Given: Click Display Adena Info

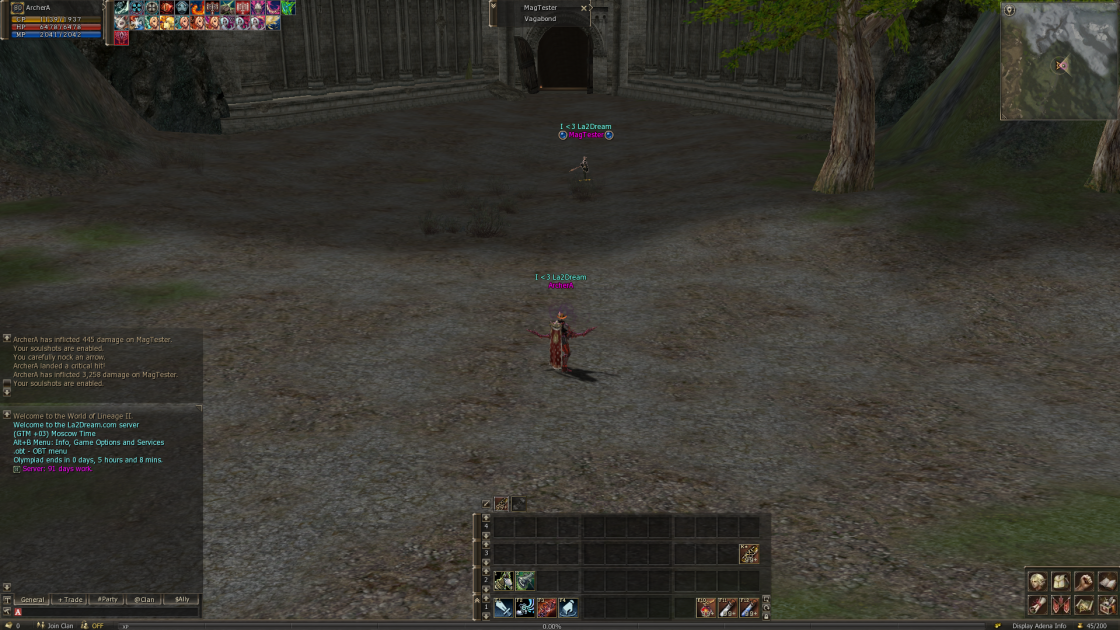Looking at the screenshot, I should pyautogui.click(x=1038, y=626).
